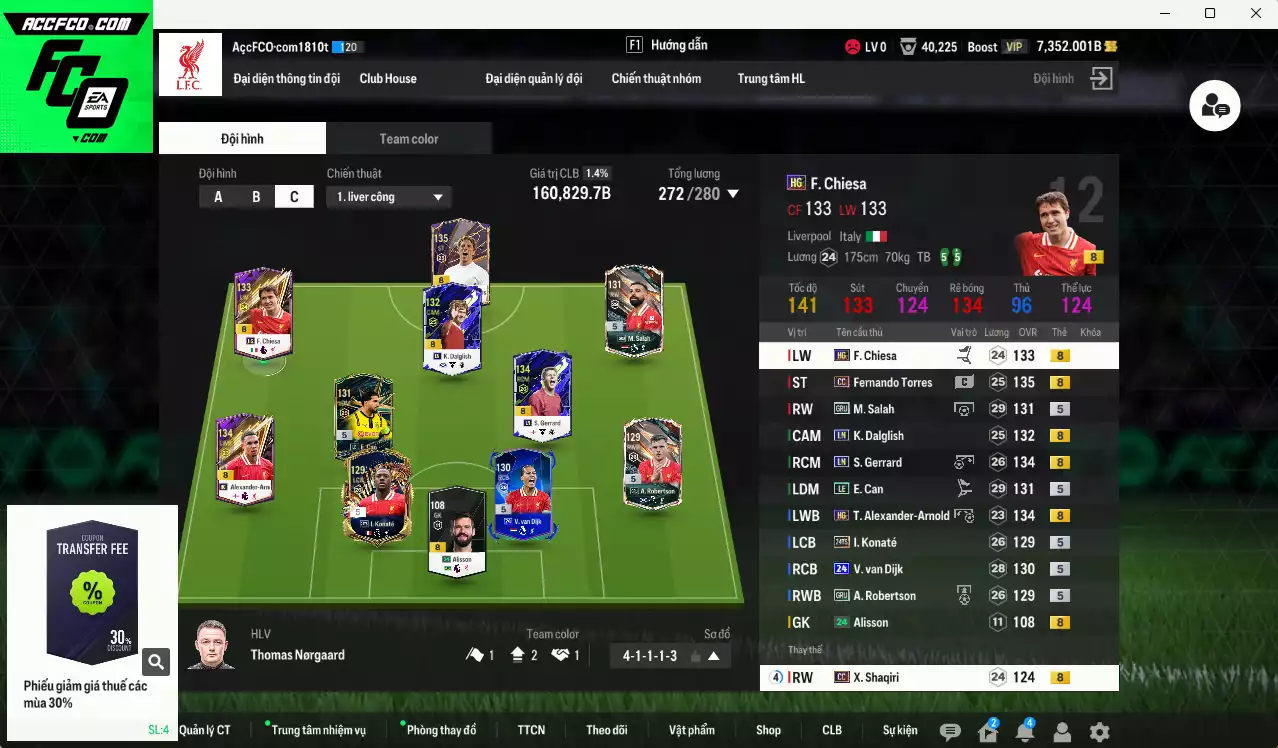Switch to the Team color tab
Screen dimensions: 1278x748
(408, 139)
